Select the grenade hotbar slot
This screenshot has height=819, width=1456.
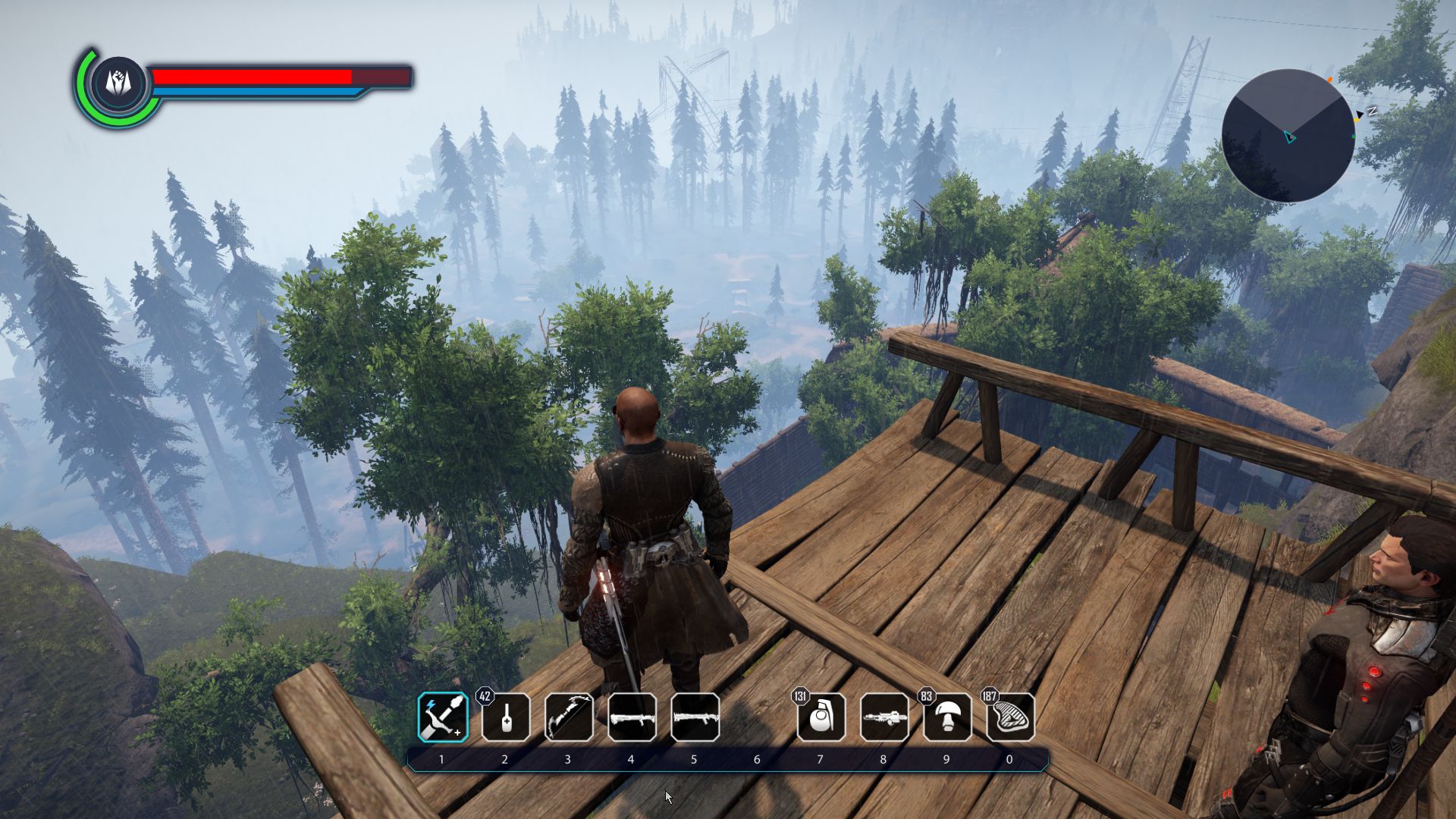tap(821, 717)
